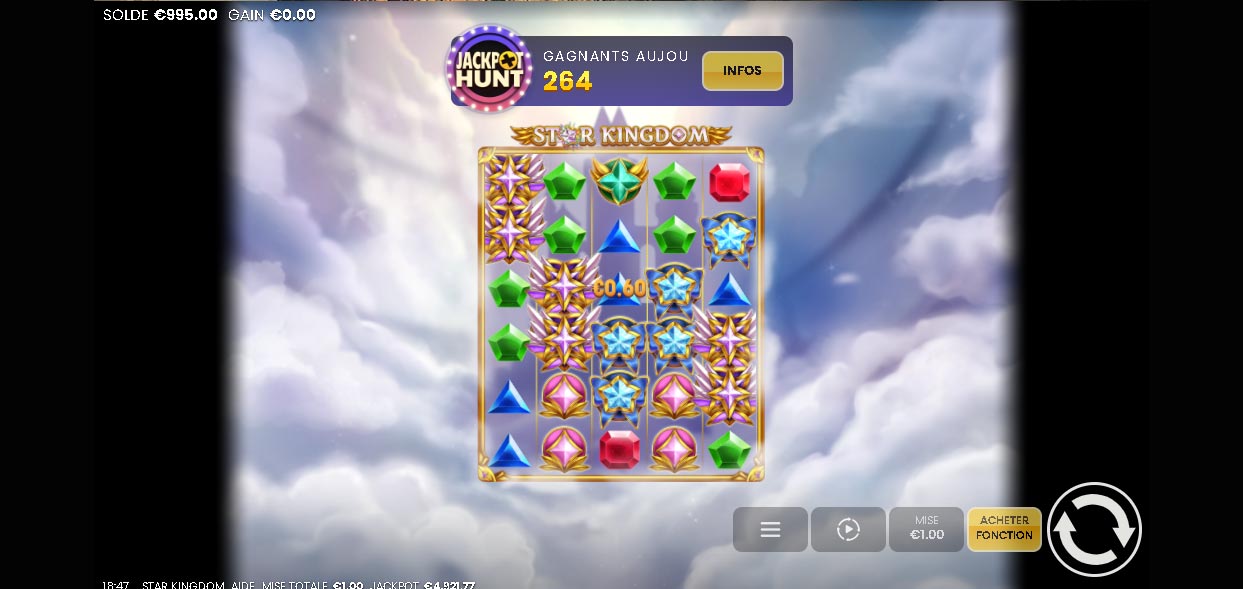The height and width of the screenshot is (589, 1243).
Task: Click the Jackpot Hunt logo badge
Action: pyautogui.click(x=489, y=69)
